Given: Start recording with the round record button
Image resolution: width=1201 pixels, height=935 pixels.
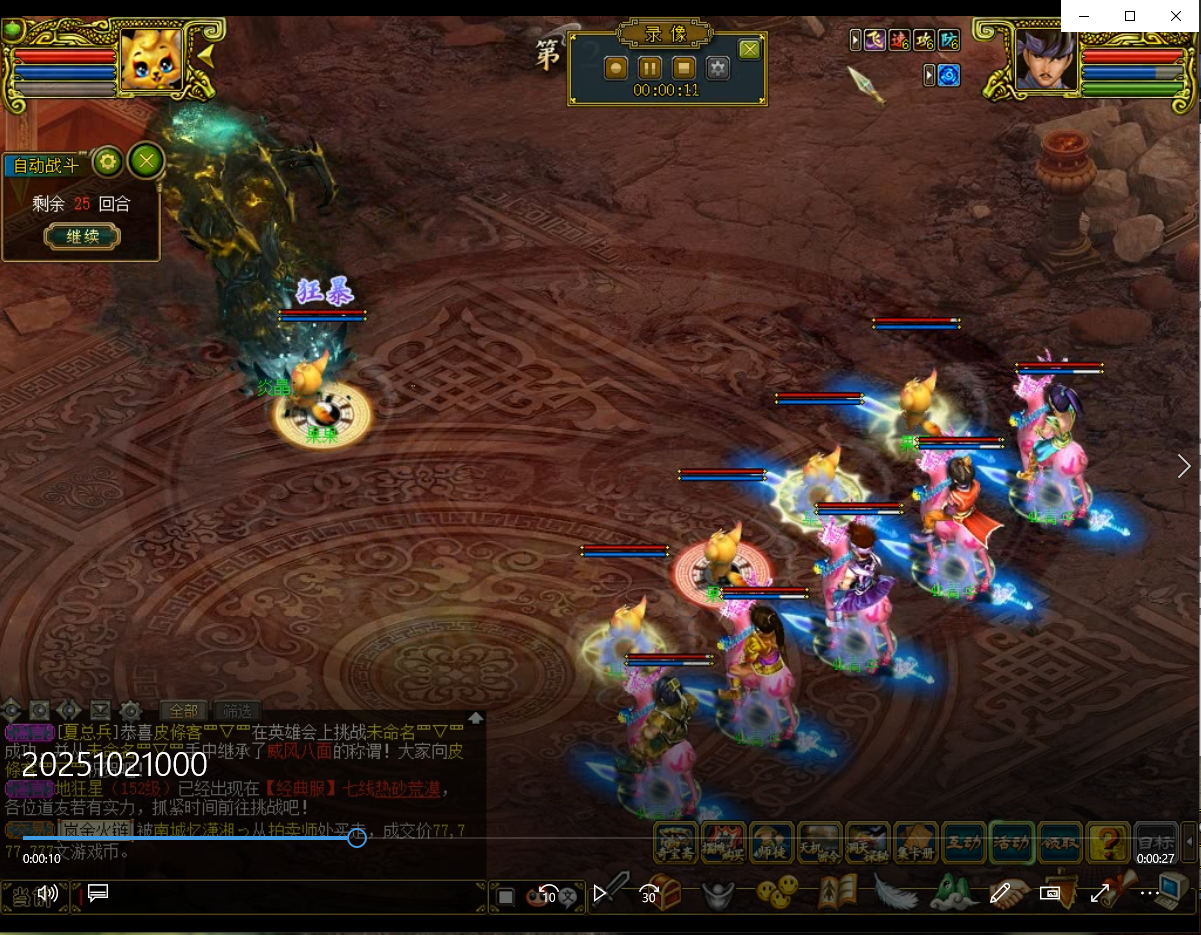Looking at the screenshot, I should point(616,68).
